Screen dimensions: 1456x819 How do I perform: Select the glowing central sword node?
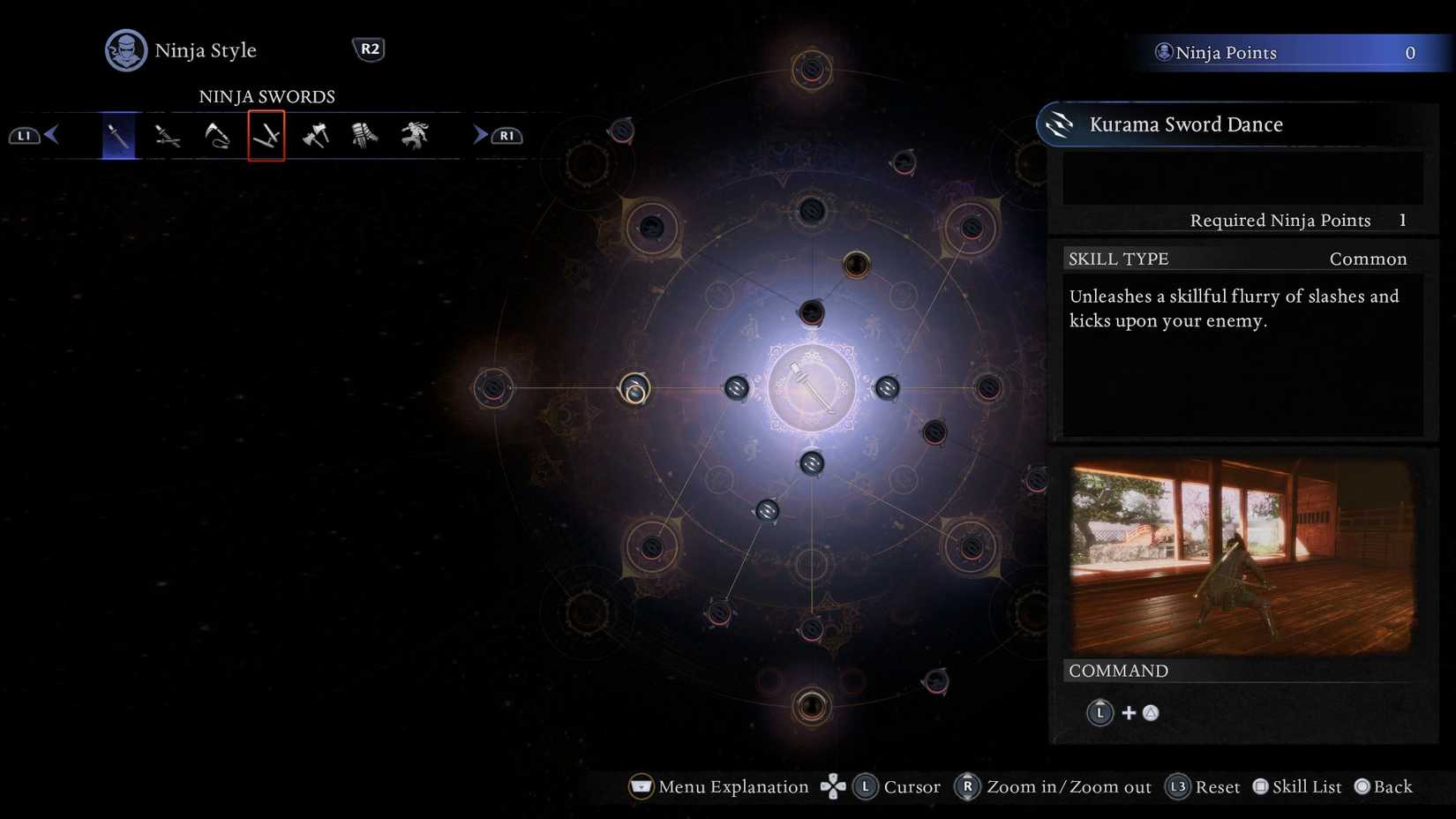click(x=811, y=387)
